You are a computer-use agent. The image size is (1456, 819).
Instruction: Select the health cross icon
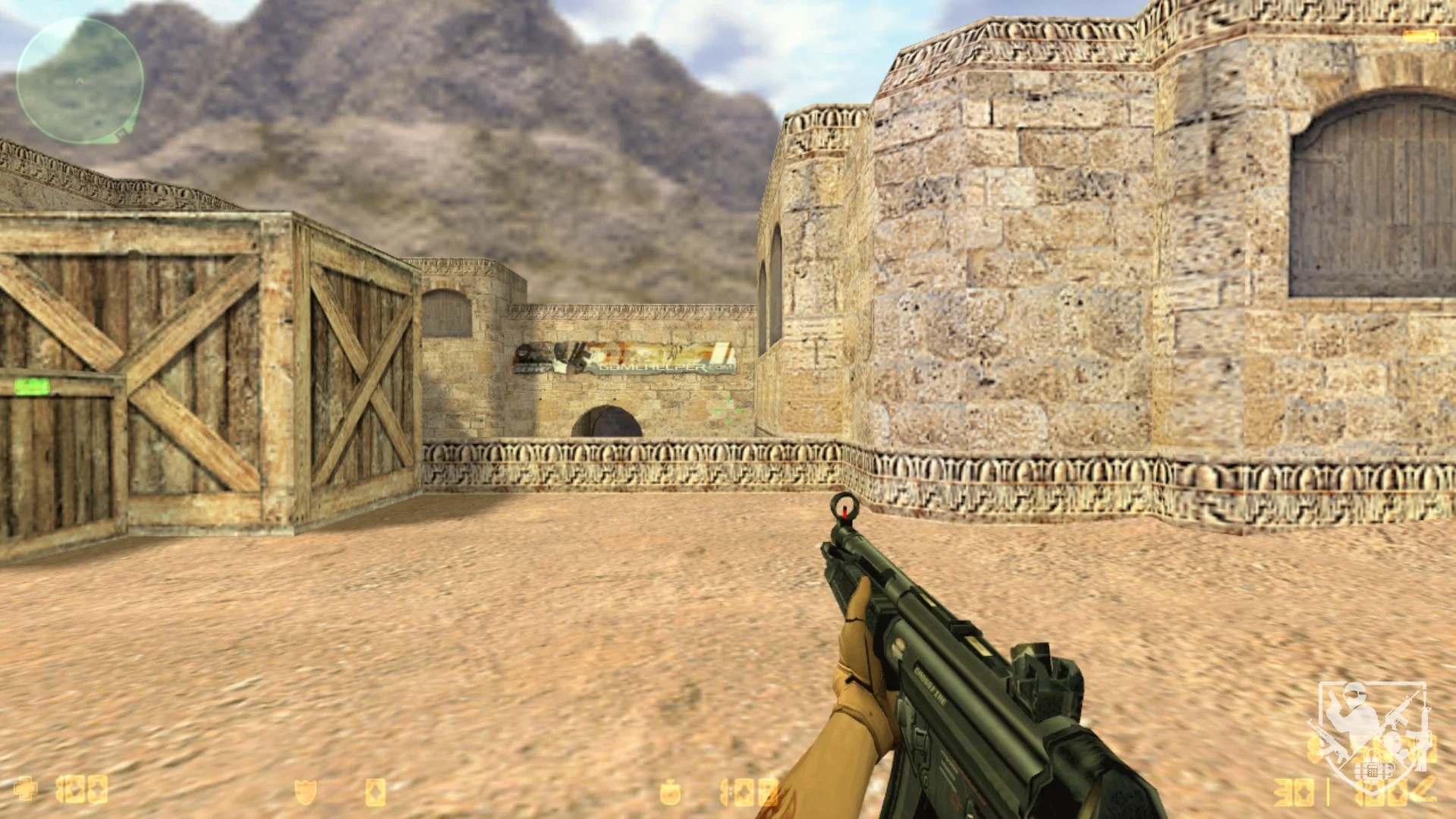(x=26, y=789)
